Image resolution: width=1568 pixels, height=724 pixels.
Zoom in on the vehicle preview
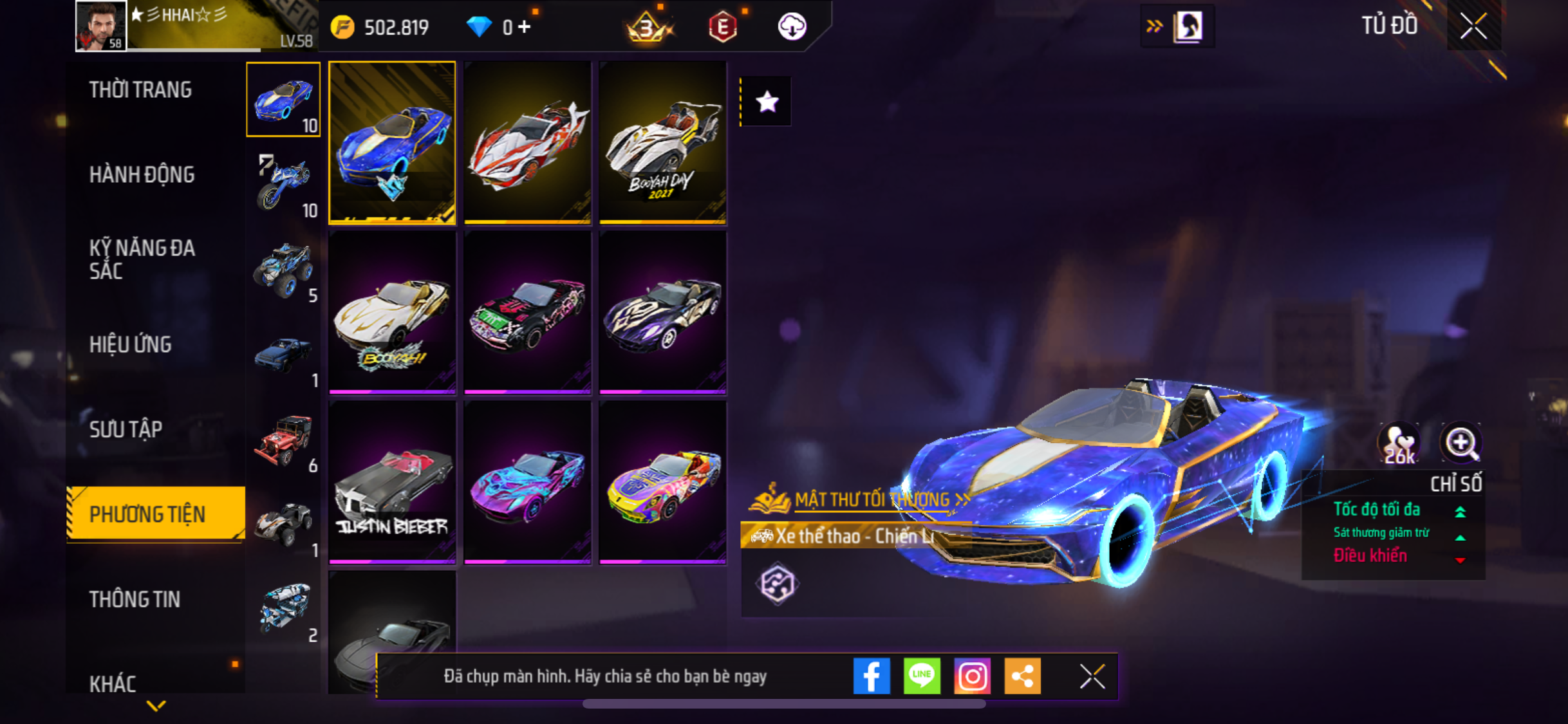point(1461,443)
